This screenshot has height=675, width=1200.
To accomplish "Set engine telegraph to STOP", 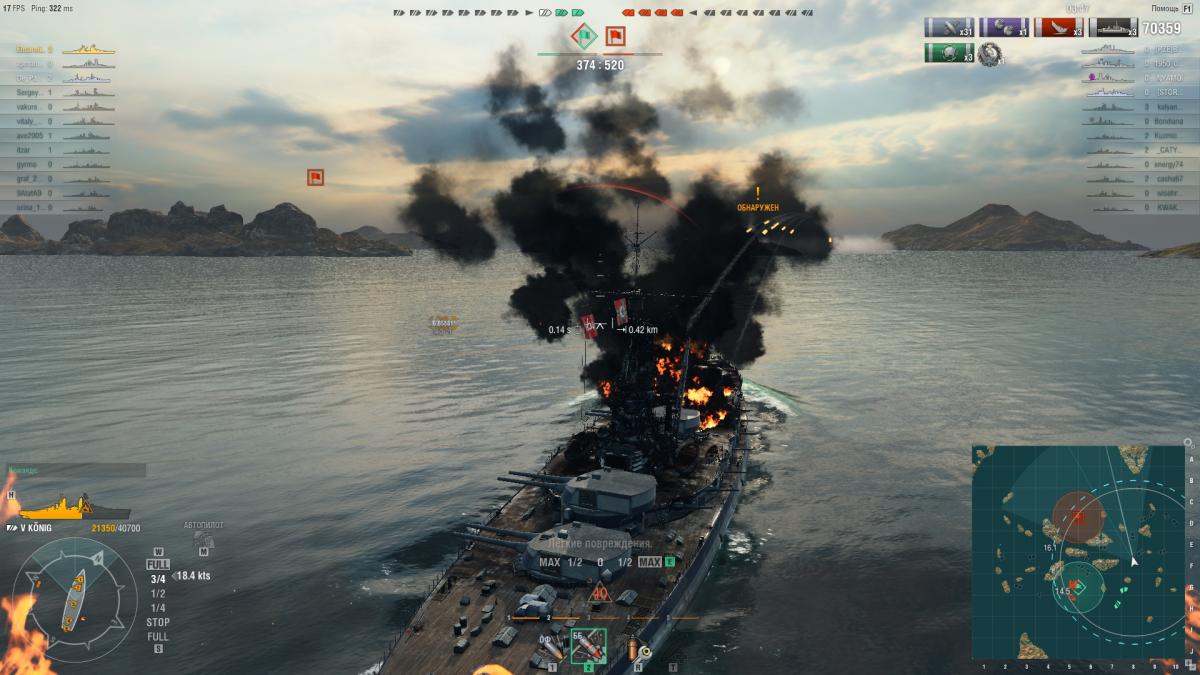I will pyautogui.click(x=158, y=622).
